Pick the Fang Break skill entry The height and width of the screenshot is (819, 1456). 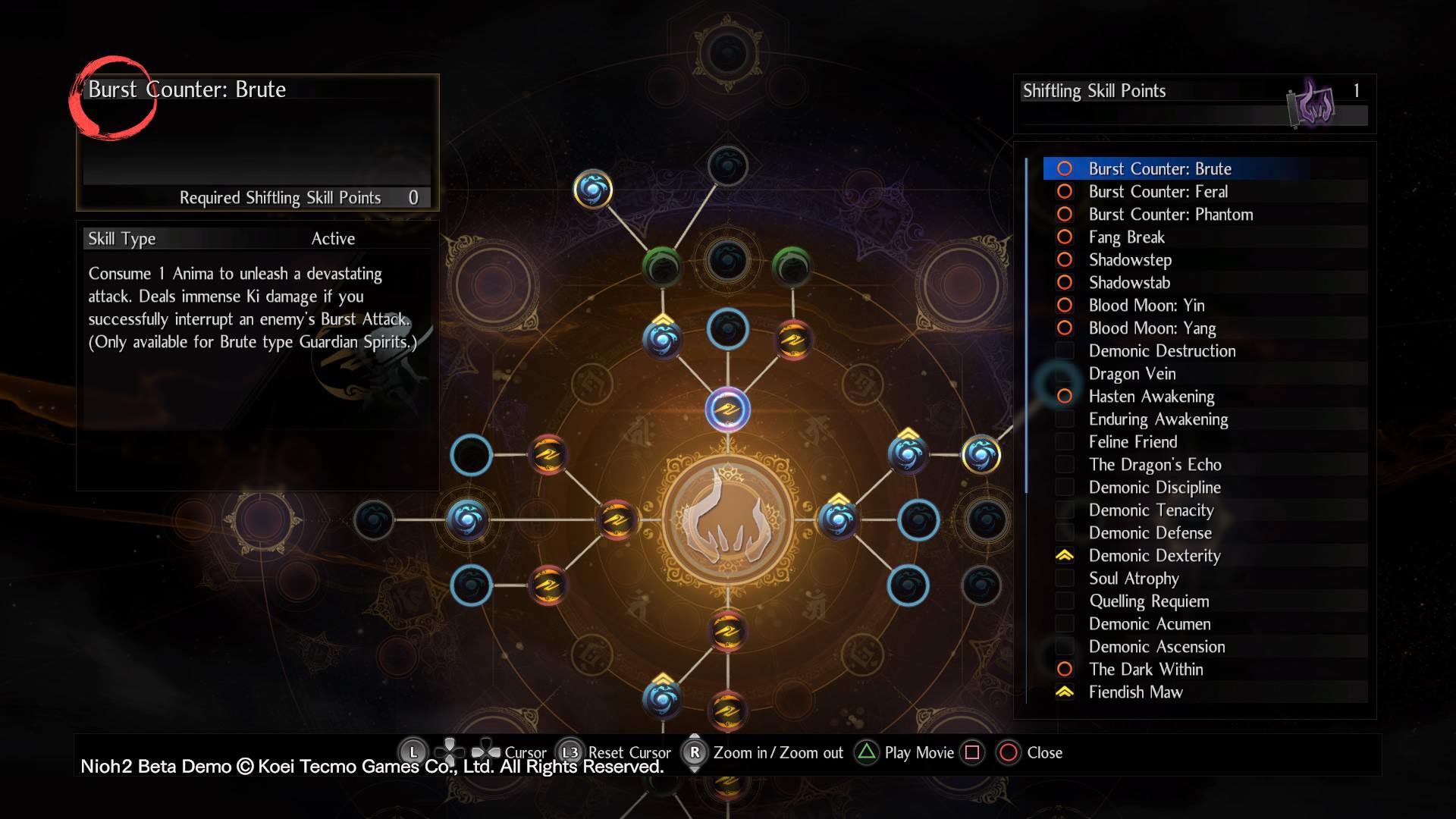click(x=1126, y=237)
